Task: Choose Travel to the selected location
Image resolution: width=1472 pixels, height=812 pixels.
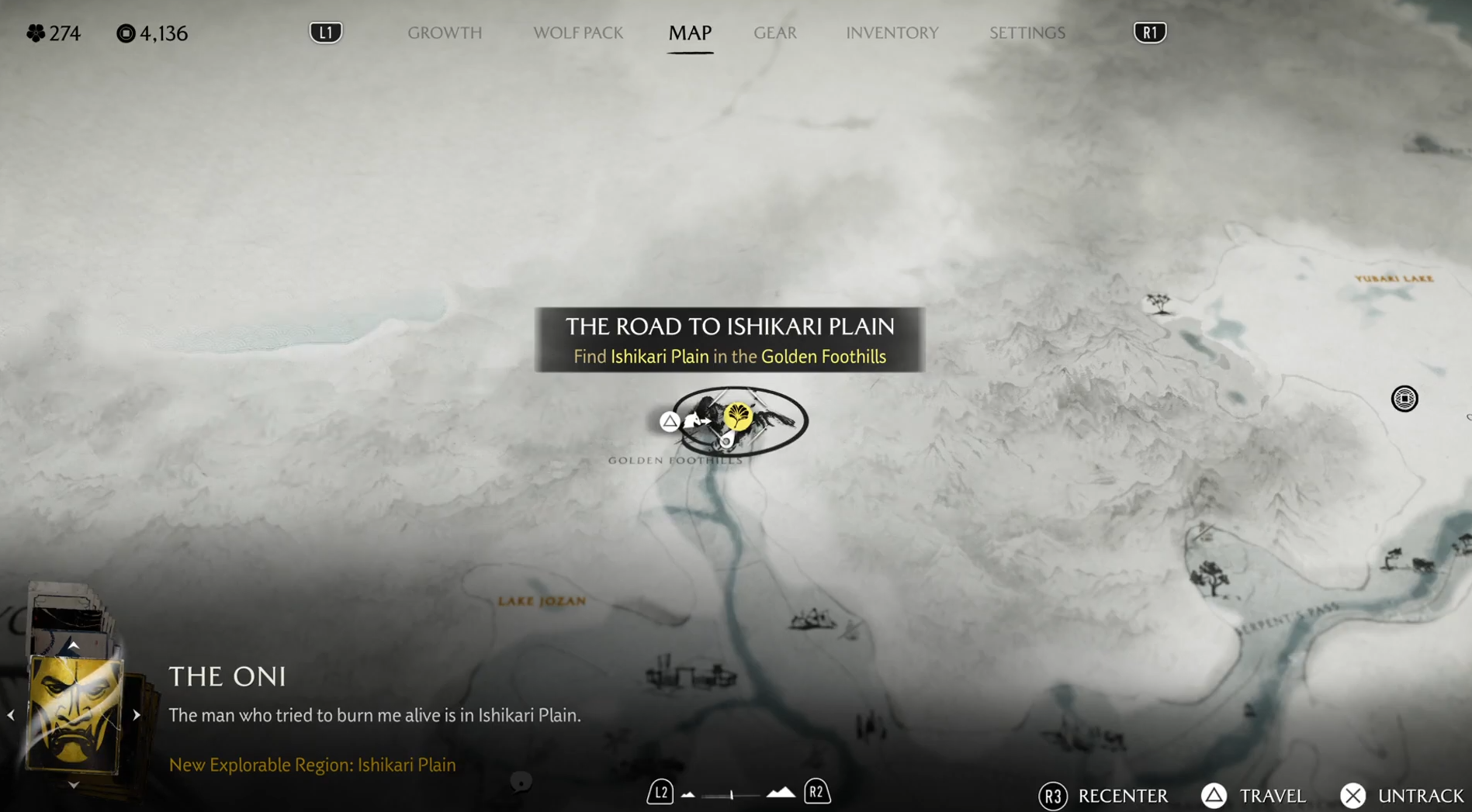Action: tap(1253, 796)
